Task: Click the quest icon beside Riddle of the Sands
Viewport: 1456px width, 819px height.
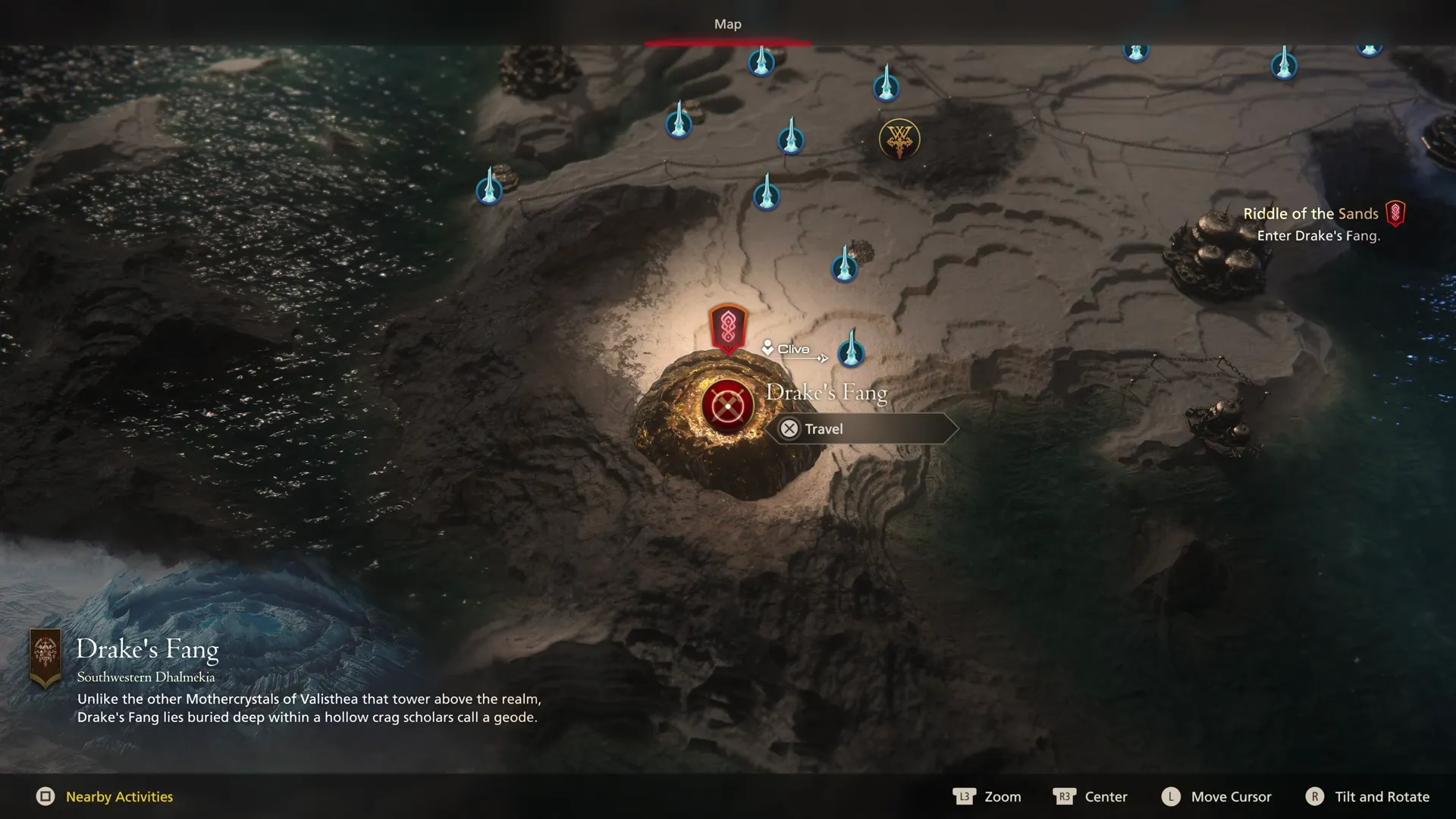Action: pos(1397,213)
